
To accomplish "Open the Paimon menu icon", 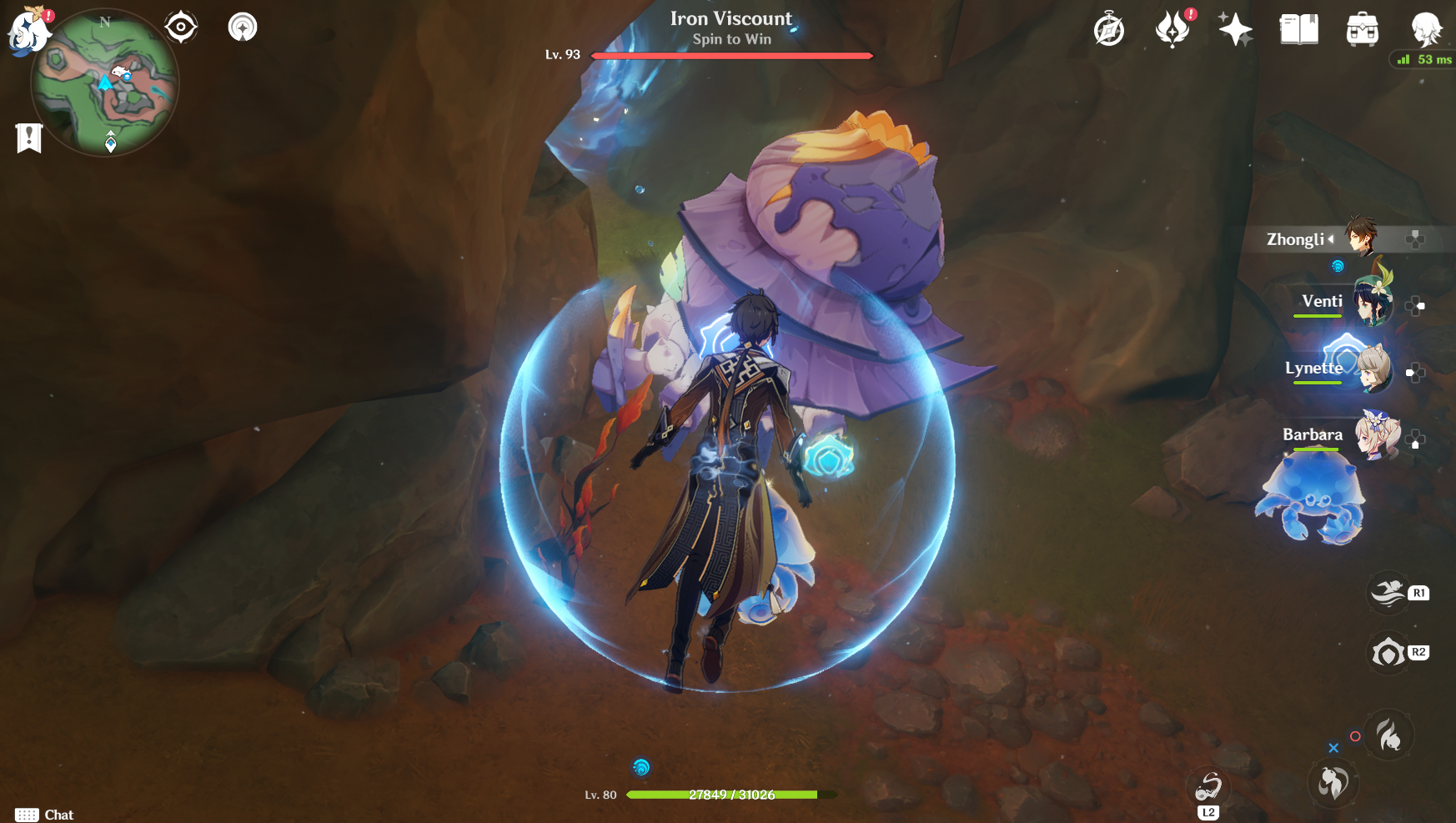I will (x=29, y=31).
